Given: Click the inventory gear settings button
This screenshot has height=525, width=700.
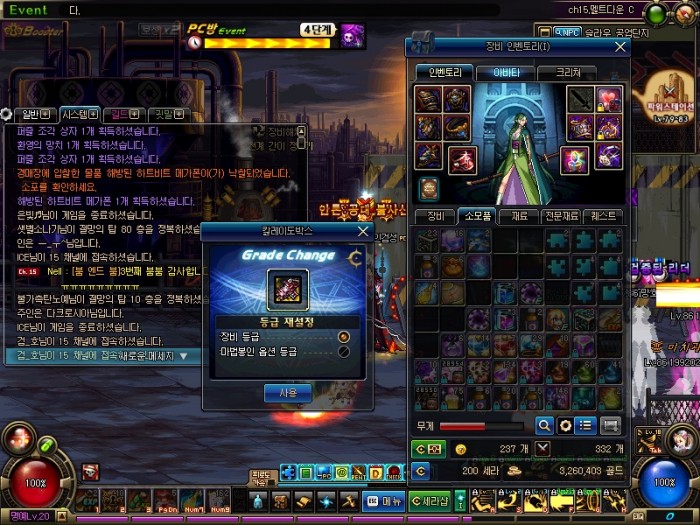Looking at the screenshot, I should click(x=566, y=425).
